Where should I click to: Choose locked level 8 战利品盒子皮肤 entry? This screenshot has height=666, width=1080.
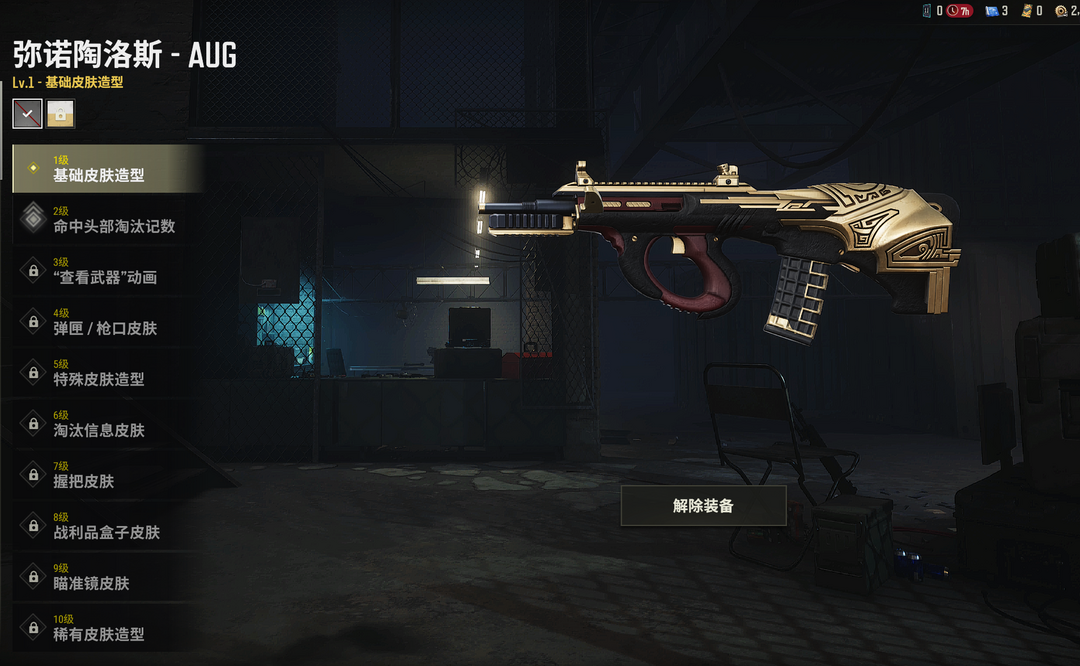tap(108, 526)
